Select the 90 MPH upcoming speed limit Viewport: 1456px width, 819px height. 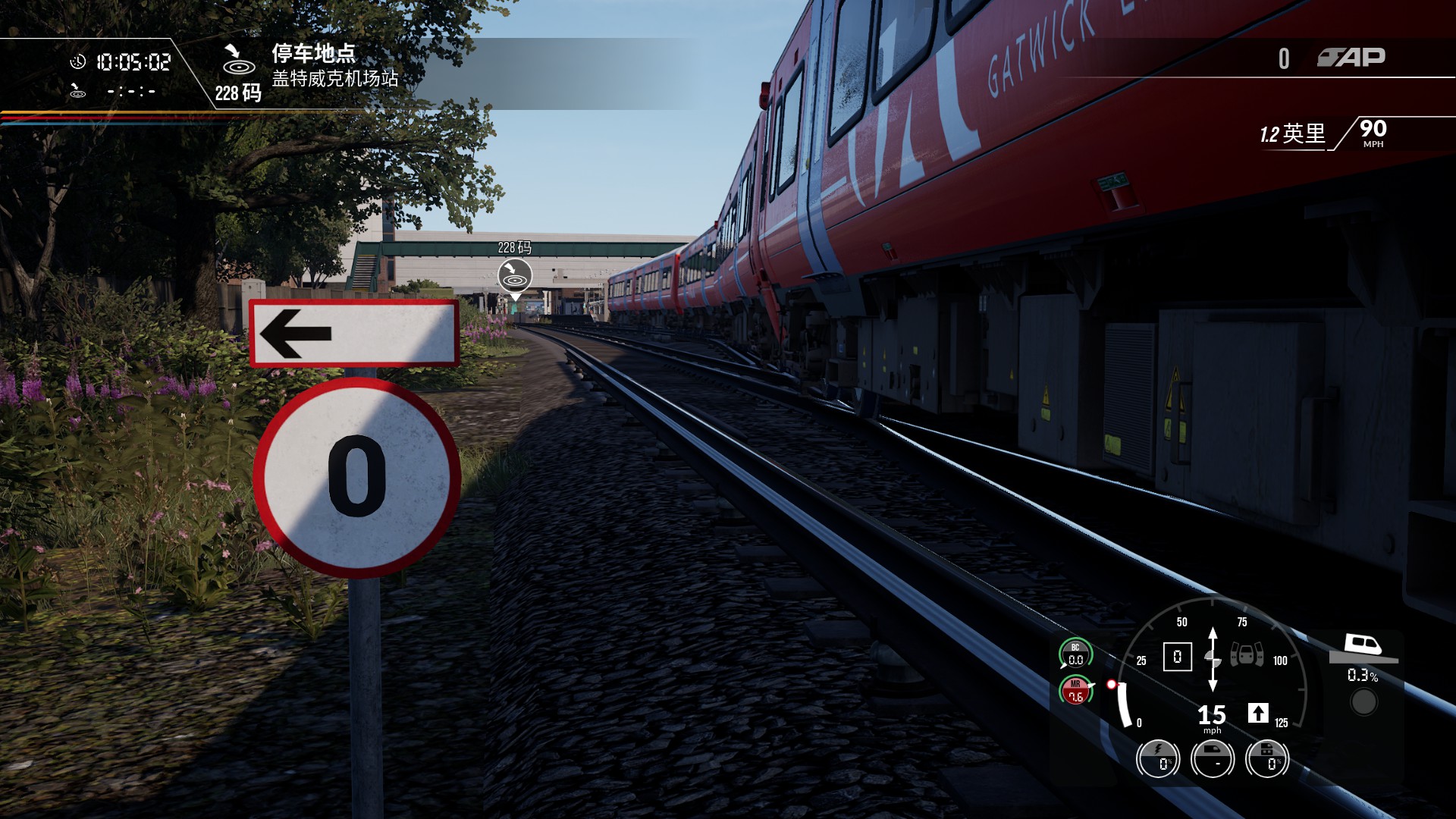(x=1373, y=132)
